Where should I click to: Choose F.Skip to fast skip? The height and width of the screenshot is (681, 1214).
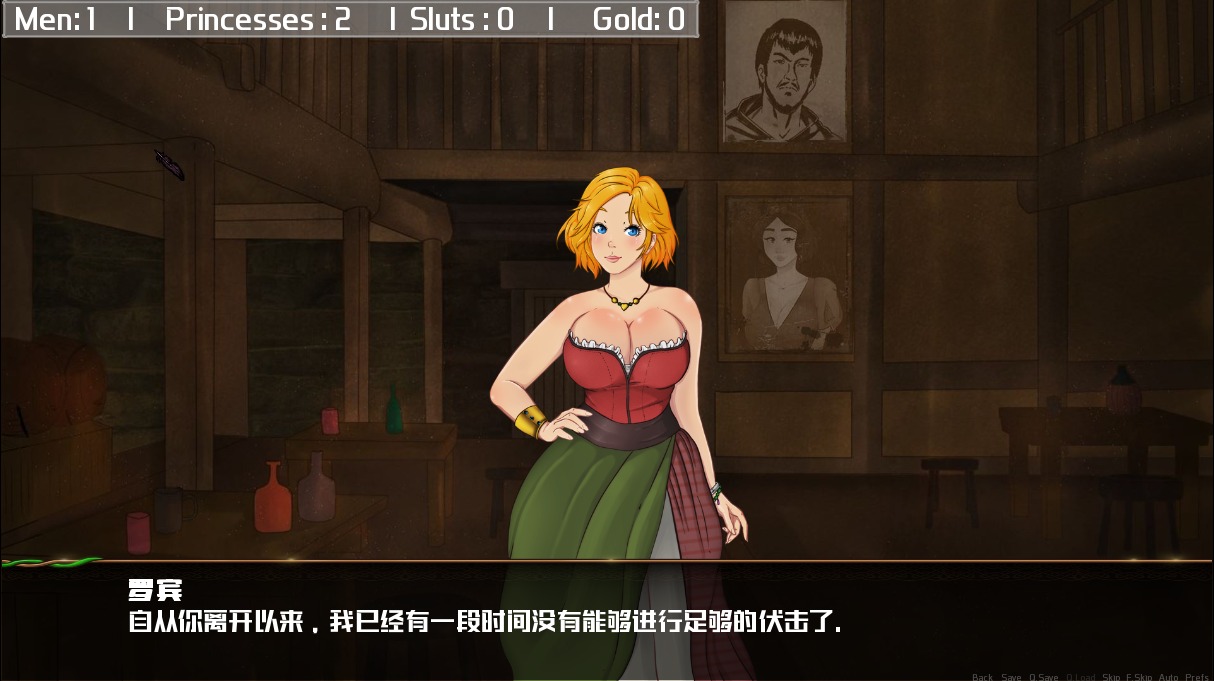point(1139,677)
